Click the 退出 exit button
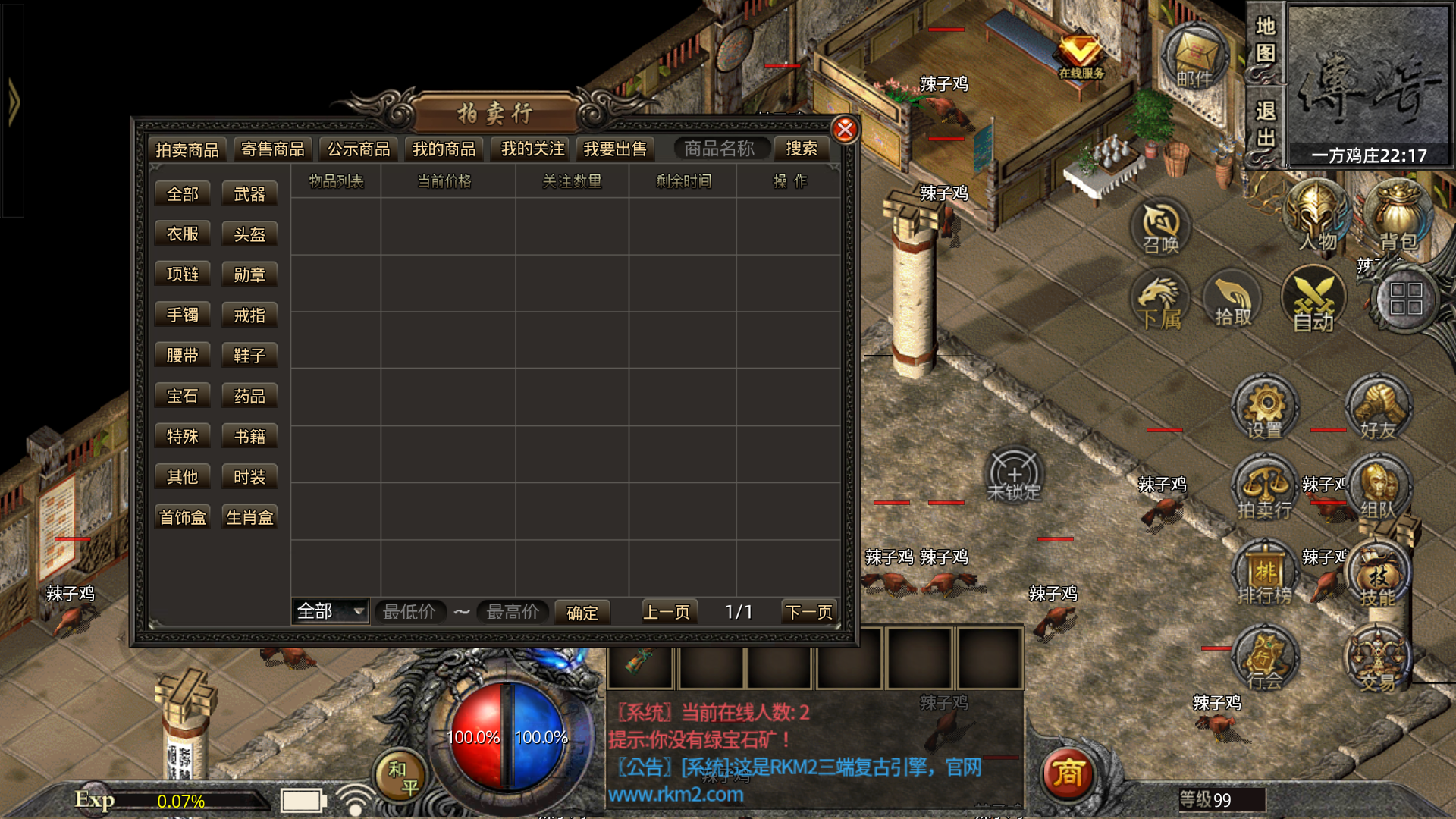1456x819 pixels. point(1265,124)
